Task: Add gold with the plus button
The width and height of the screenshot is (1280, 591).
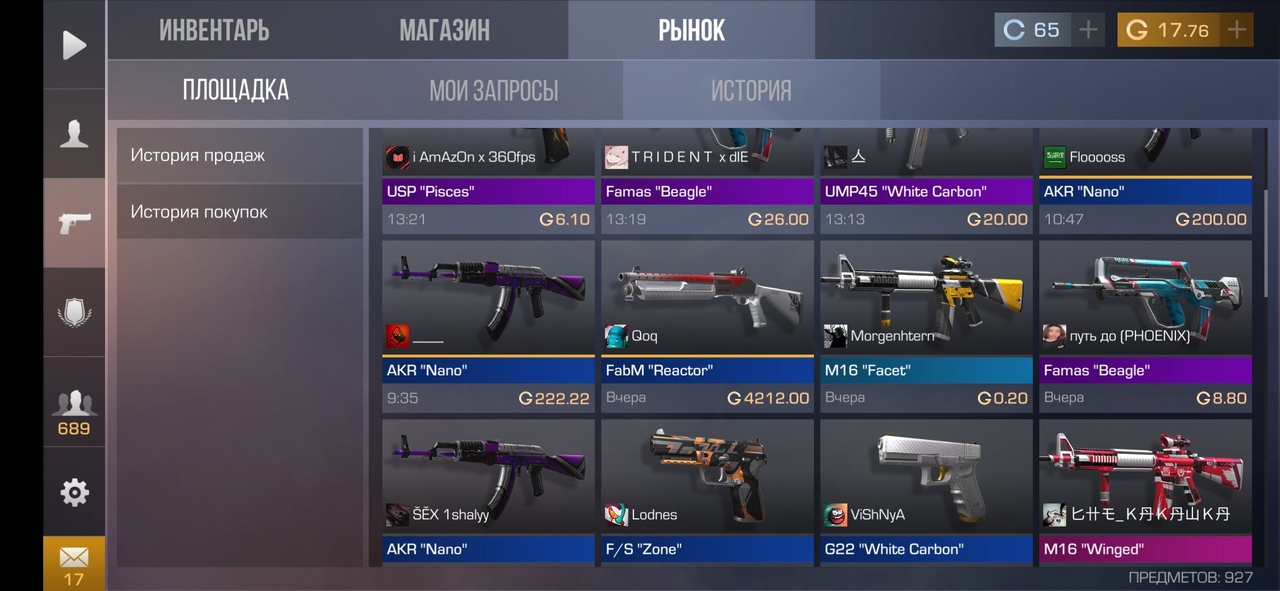Action: click(1237, 30)
